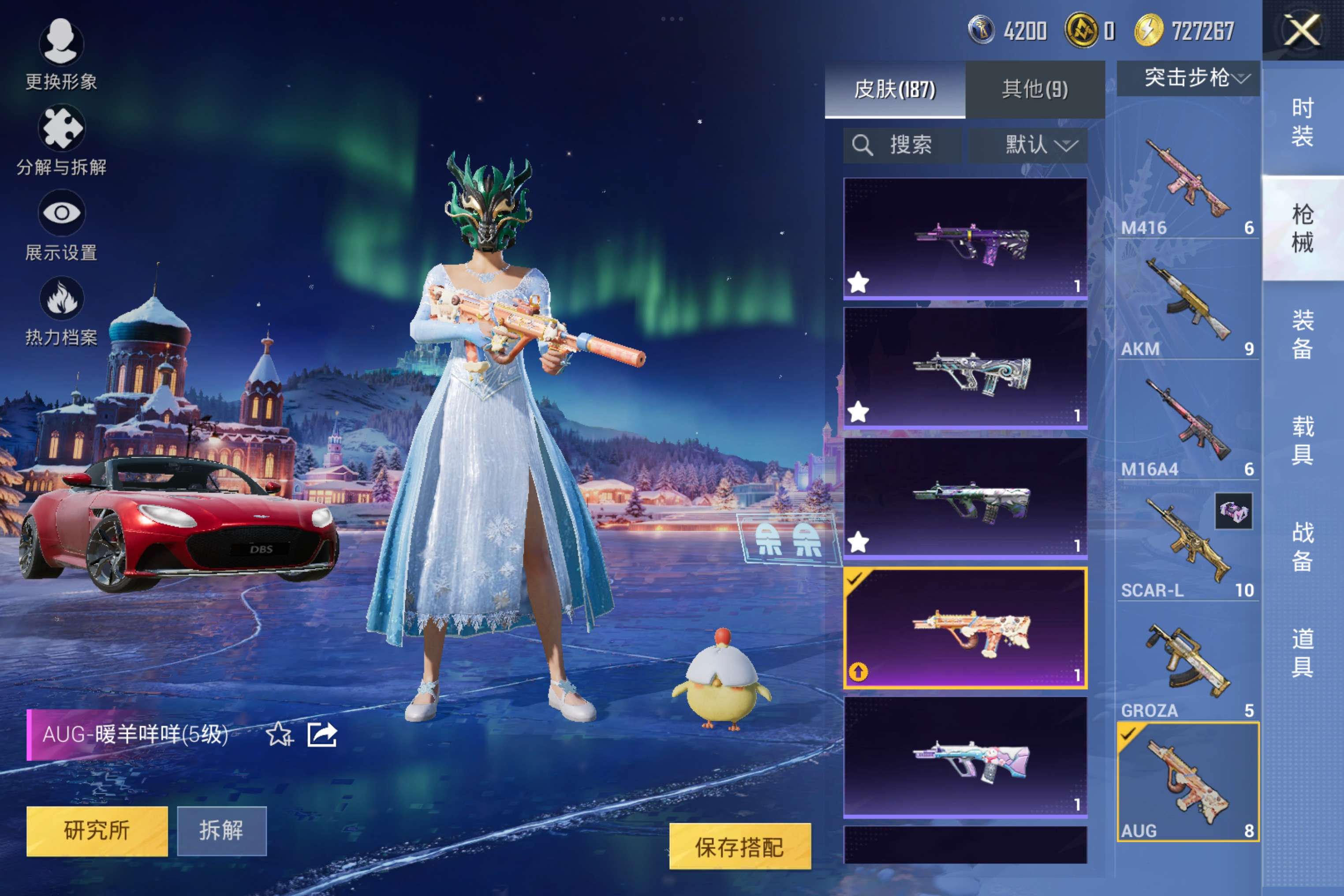Switch to the 皮肤(187) tab

click(895, 89)
